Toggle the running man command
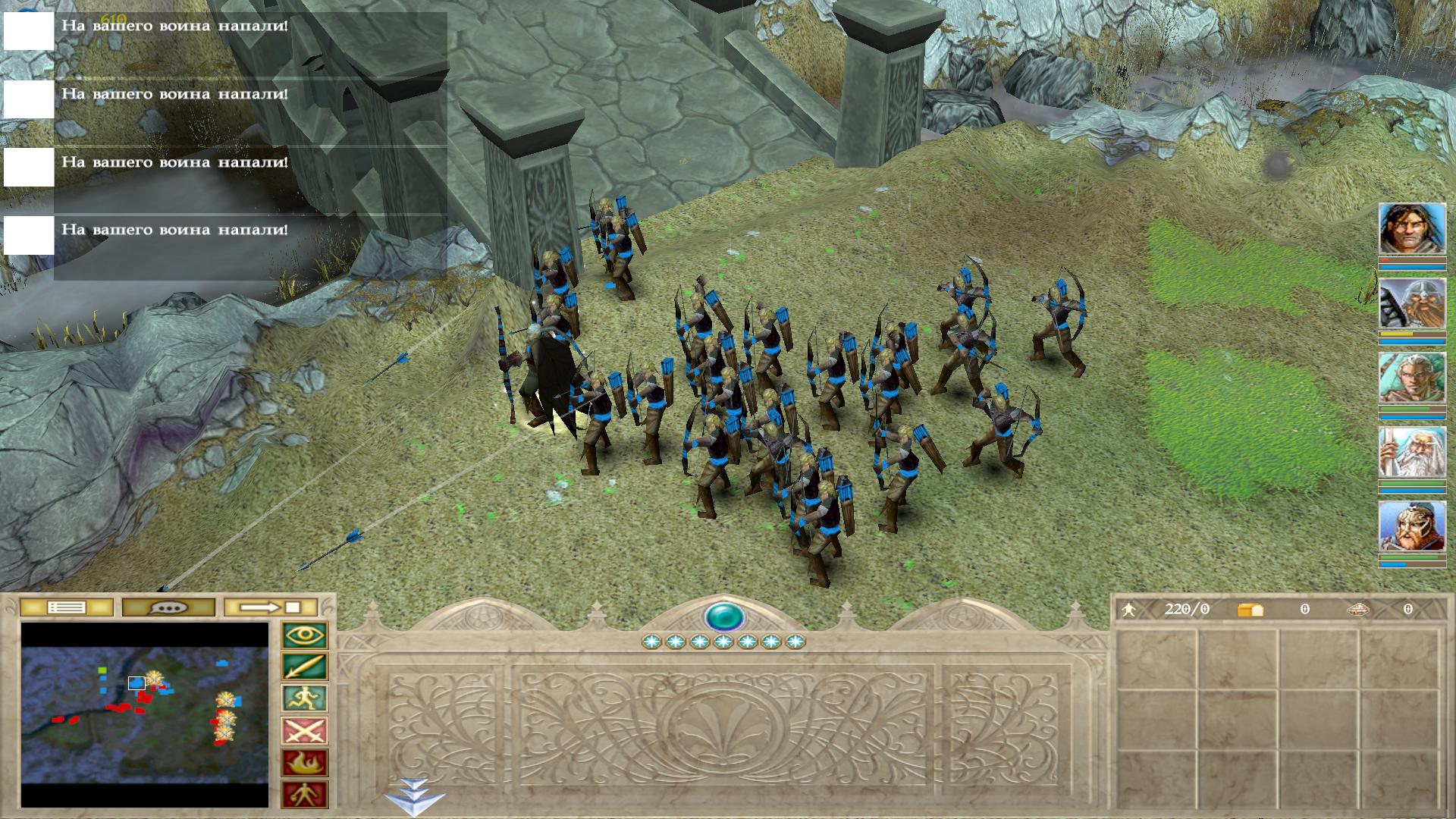1456x819 pixels. coord(304,699)
